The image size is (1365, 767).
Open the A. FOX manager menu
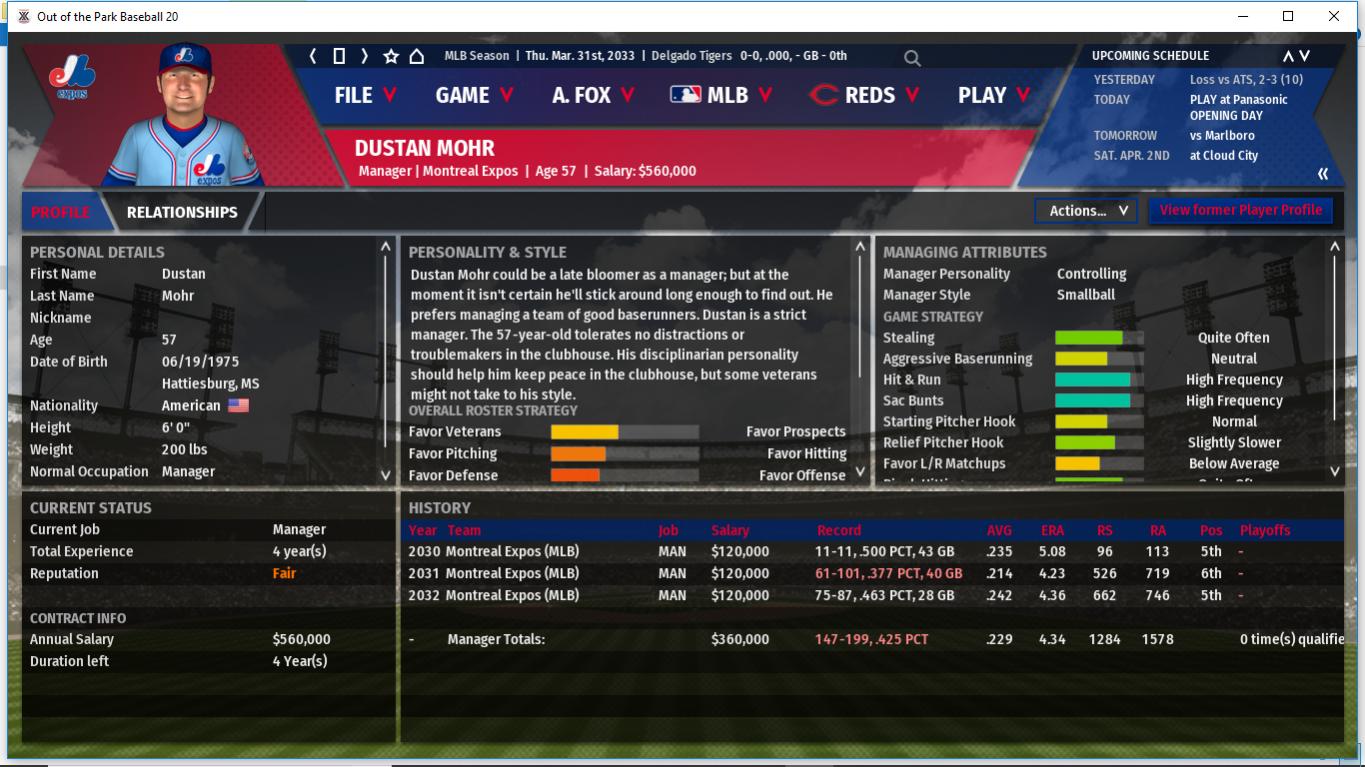592,95
